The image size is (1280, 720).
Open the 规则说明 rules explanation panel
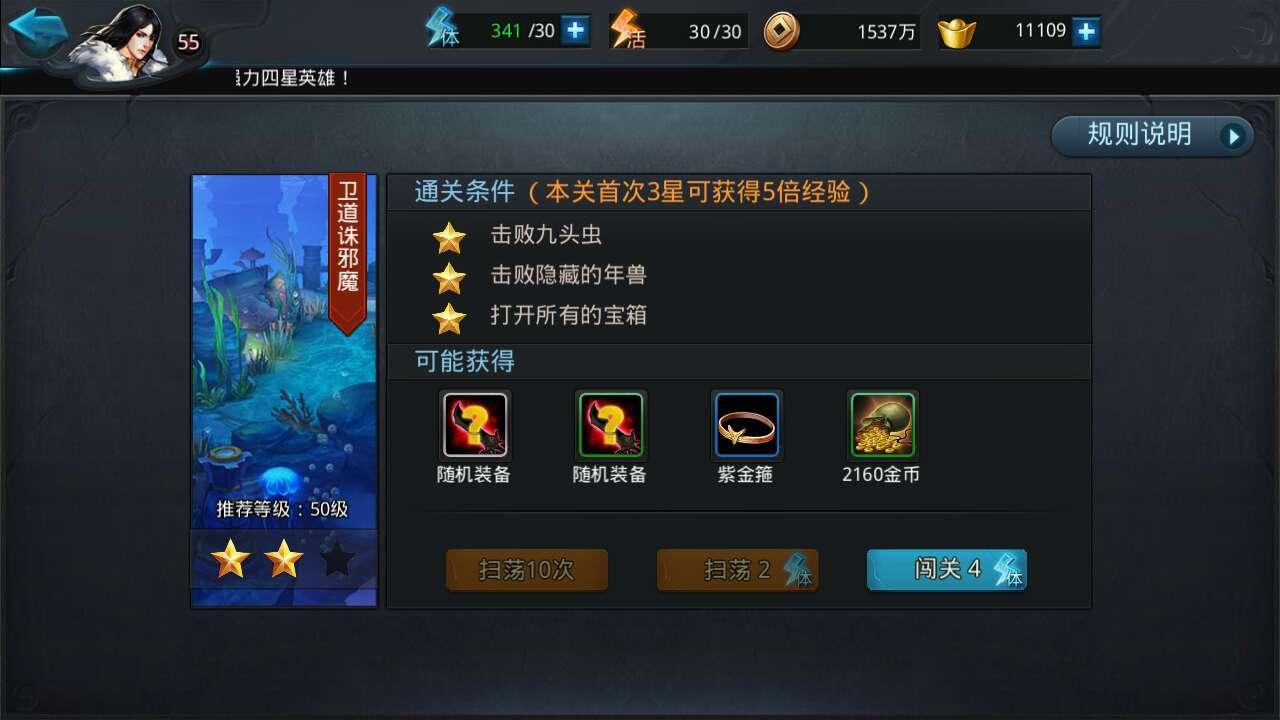click(x=1140, y=134)
